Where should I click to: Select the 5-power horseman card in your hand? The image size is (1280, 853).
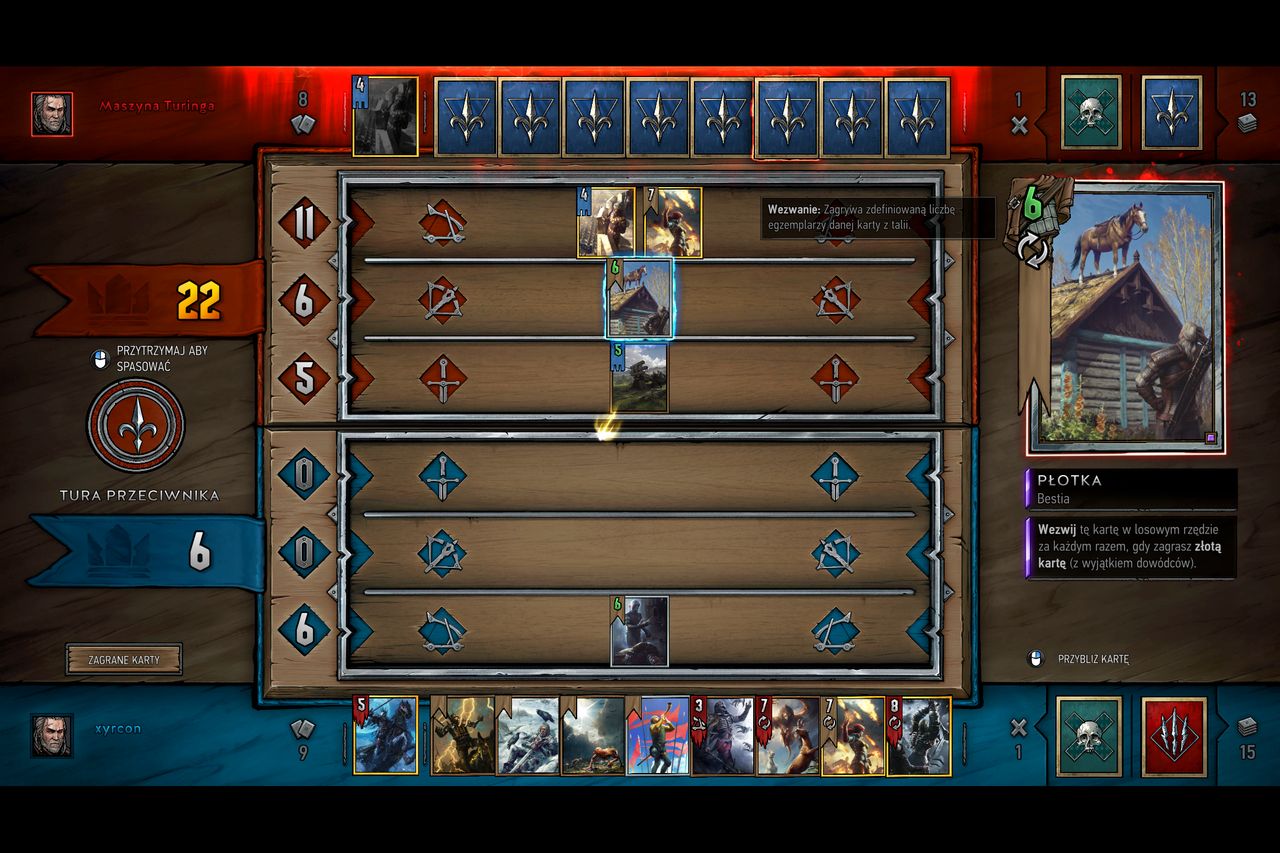(385, 738)
